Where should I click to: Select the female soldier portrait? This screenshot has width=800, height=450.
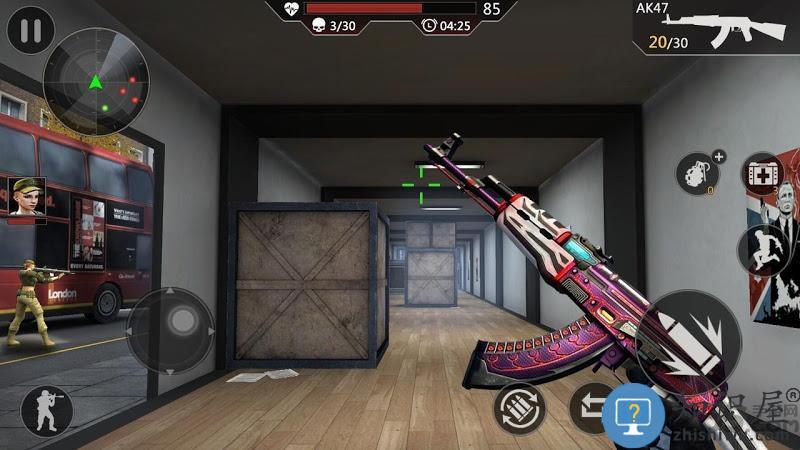click(x=27, y=195)
